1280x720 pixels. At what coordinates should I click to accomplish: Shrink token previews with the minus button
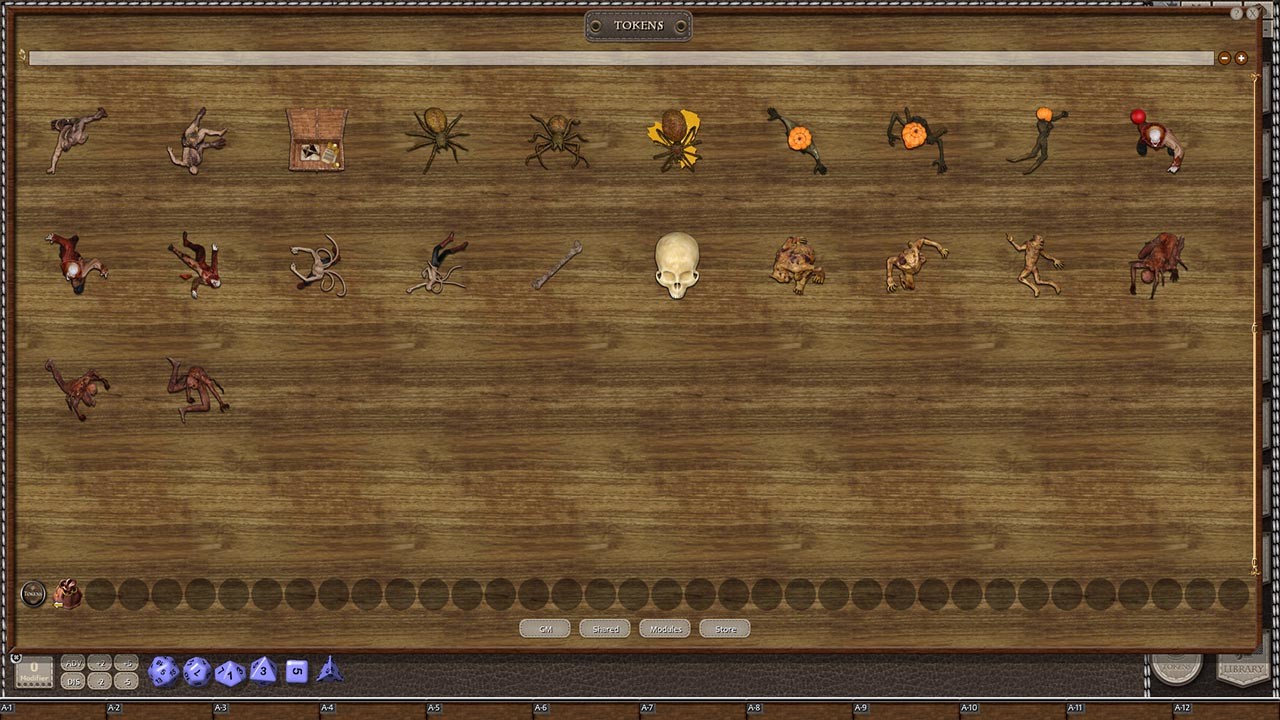pyautogui.click(x=1224, y=58)
